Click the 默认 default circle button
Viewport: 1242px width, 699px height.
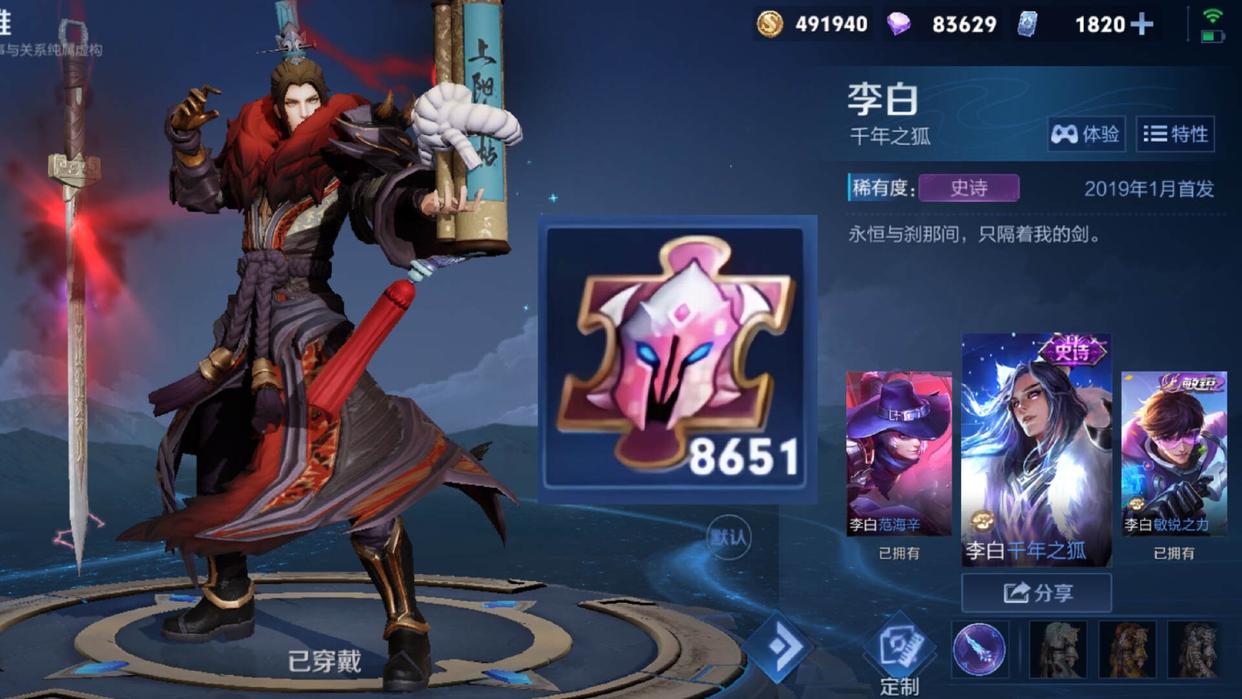(728, 538)
